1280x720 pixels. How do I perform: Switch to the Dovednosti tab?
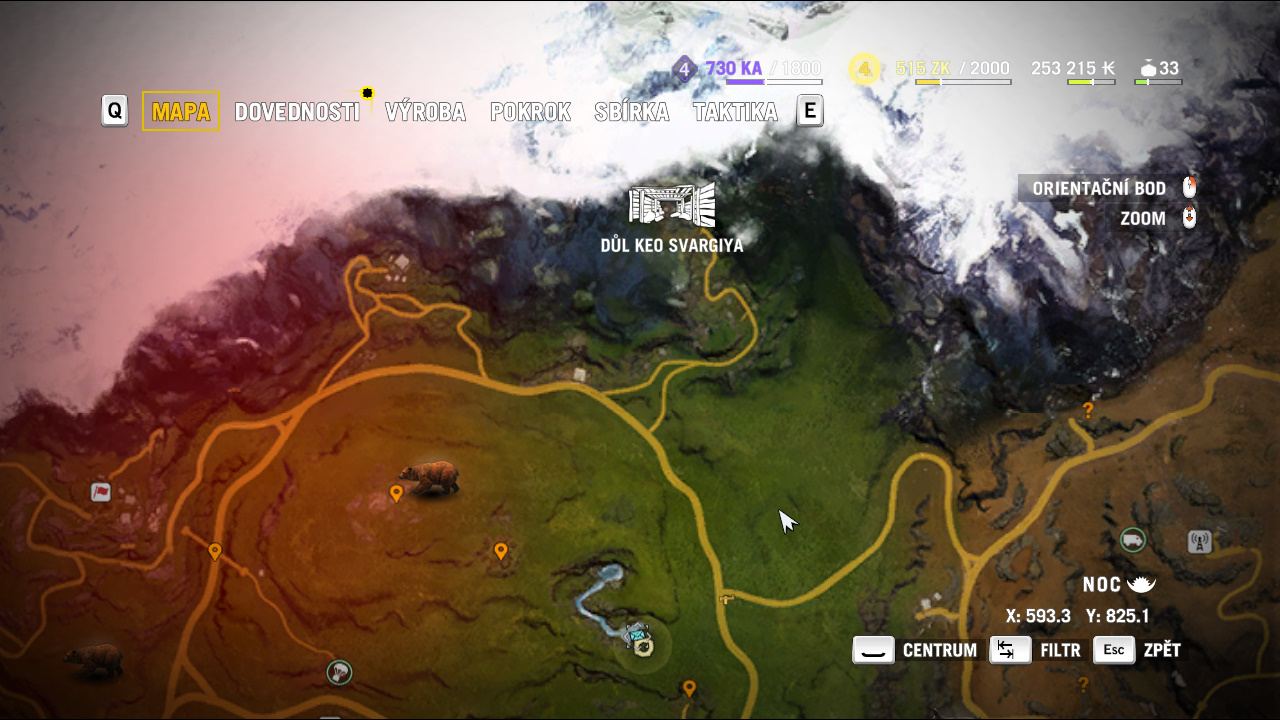click(x=297, y=112)
